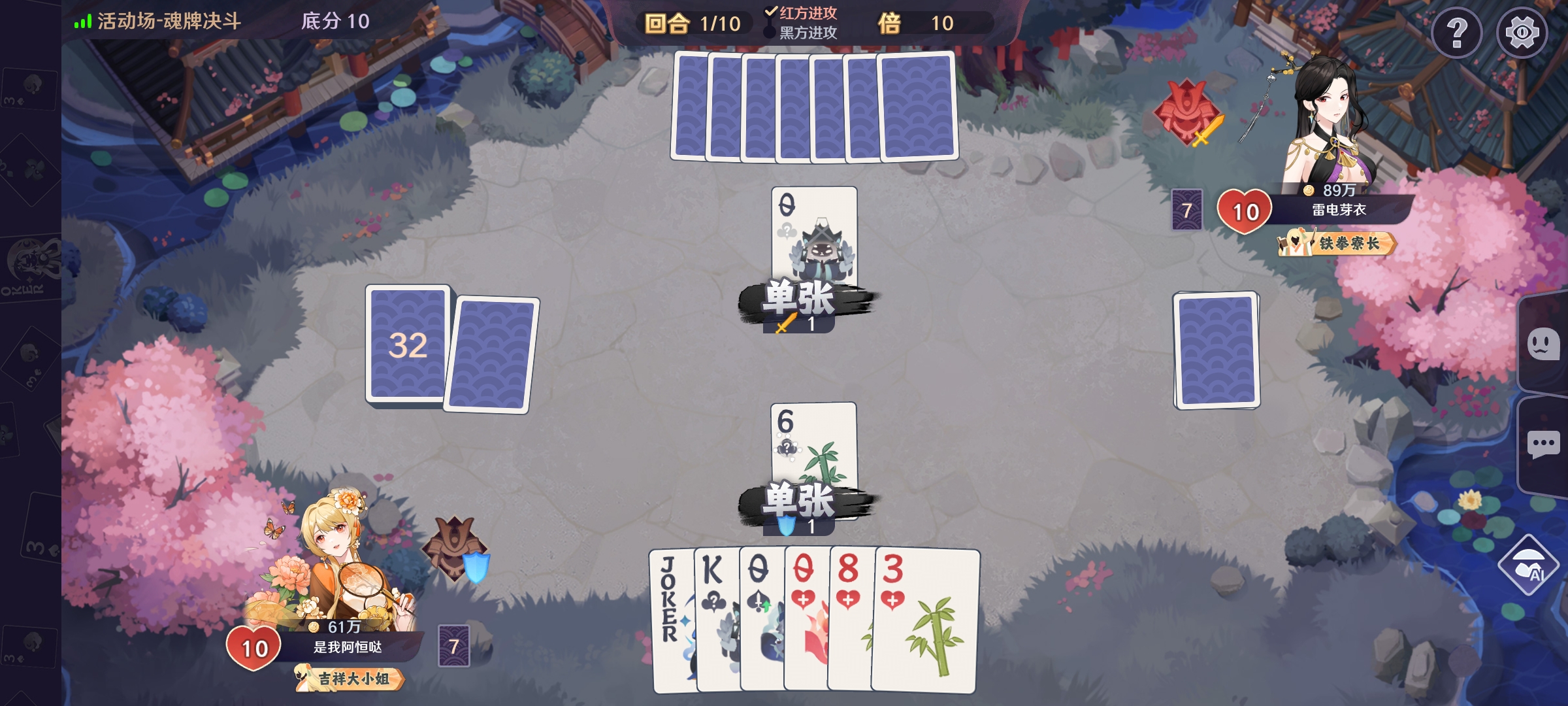
Task: Choose the 8 of hearts card
Action: pos(849,621)
